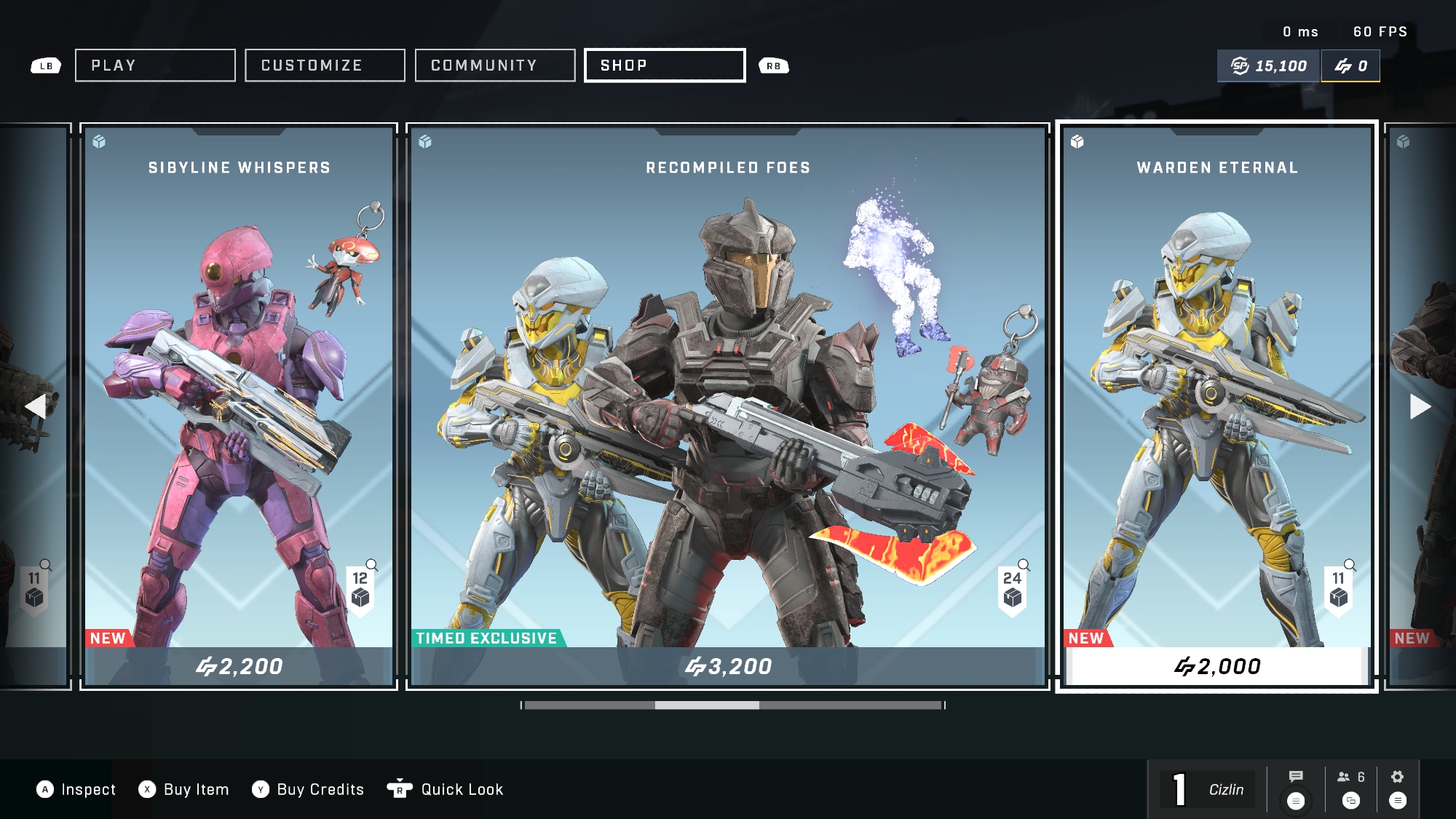1456x819 pixels.
Task: Open the social friends list icon
Action: click(x=1350, y=778)
